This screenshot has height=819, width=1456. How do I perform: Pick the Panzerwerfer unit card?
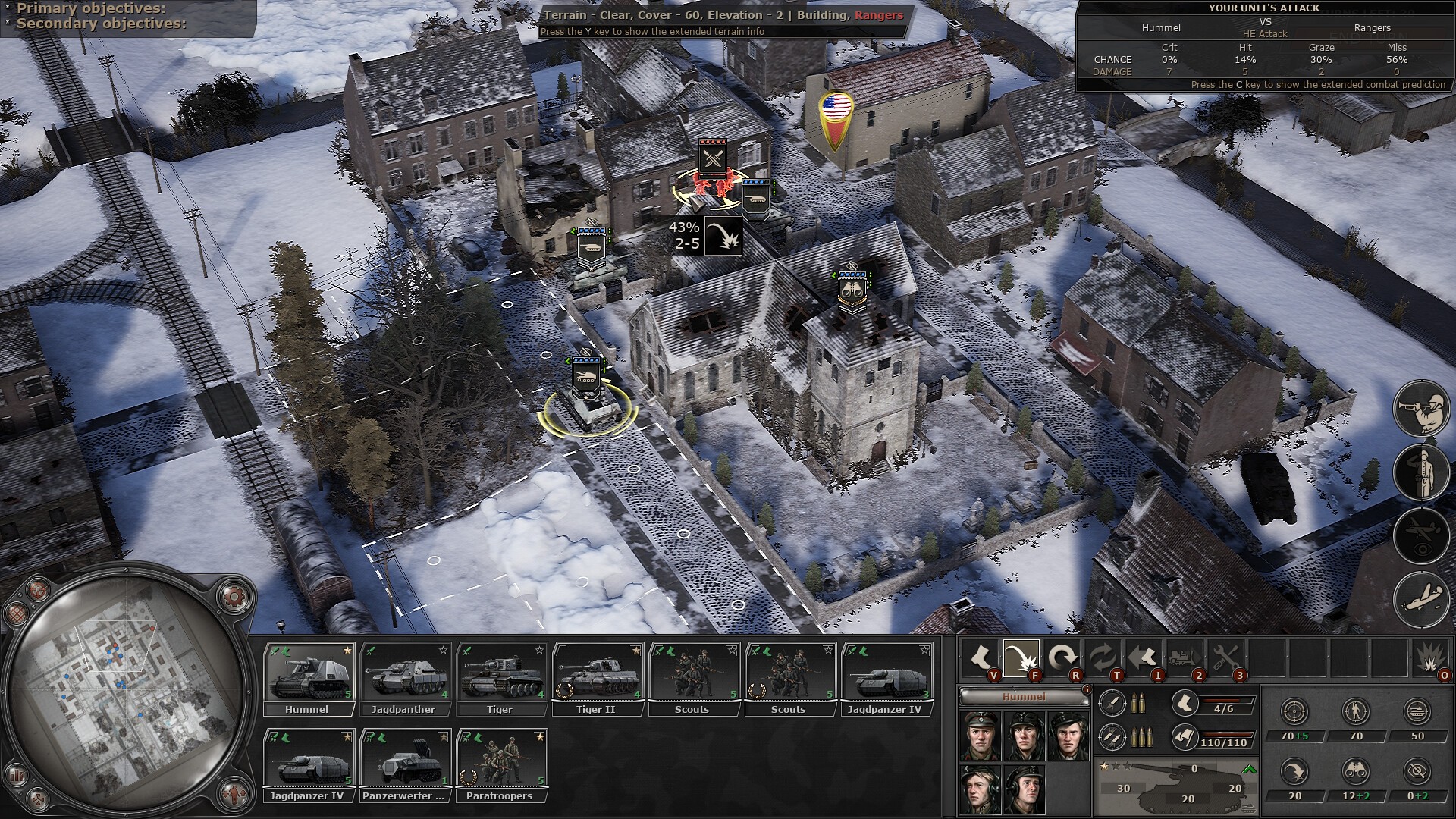tap(404, 764)
